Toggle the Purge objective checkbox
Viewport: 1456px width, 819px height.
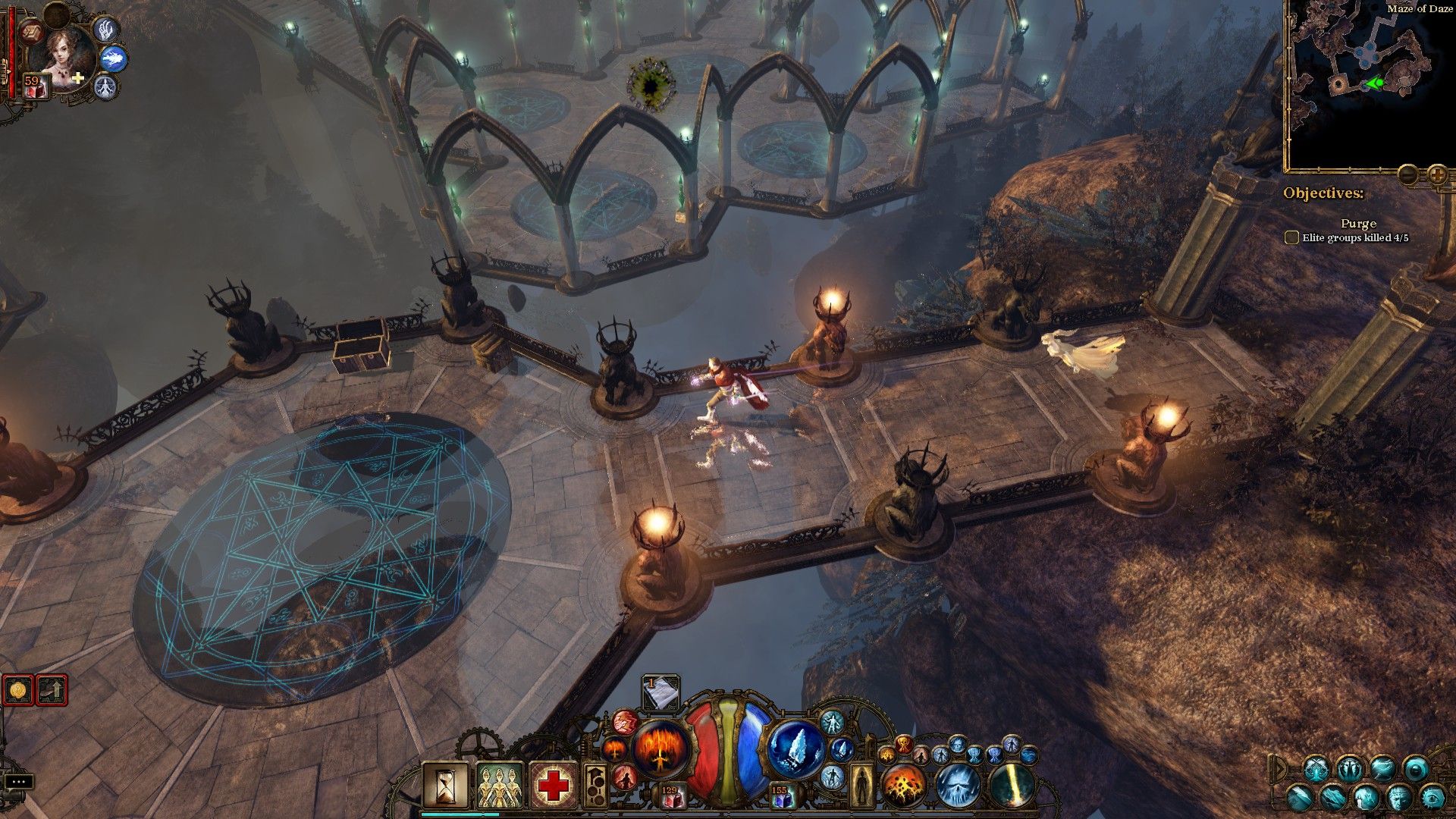(1291, 237)
